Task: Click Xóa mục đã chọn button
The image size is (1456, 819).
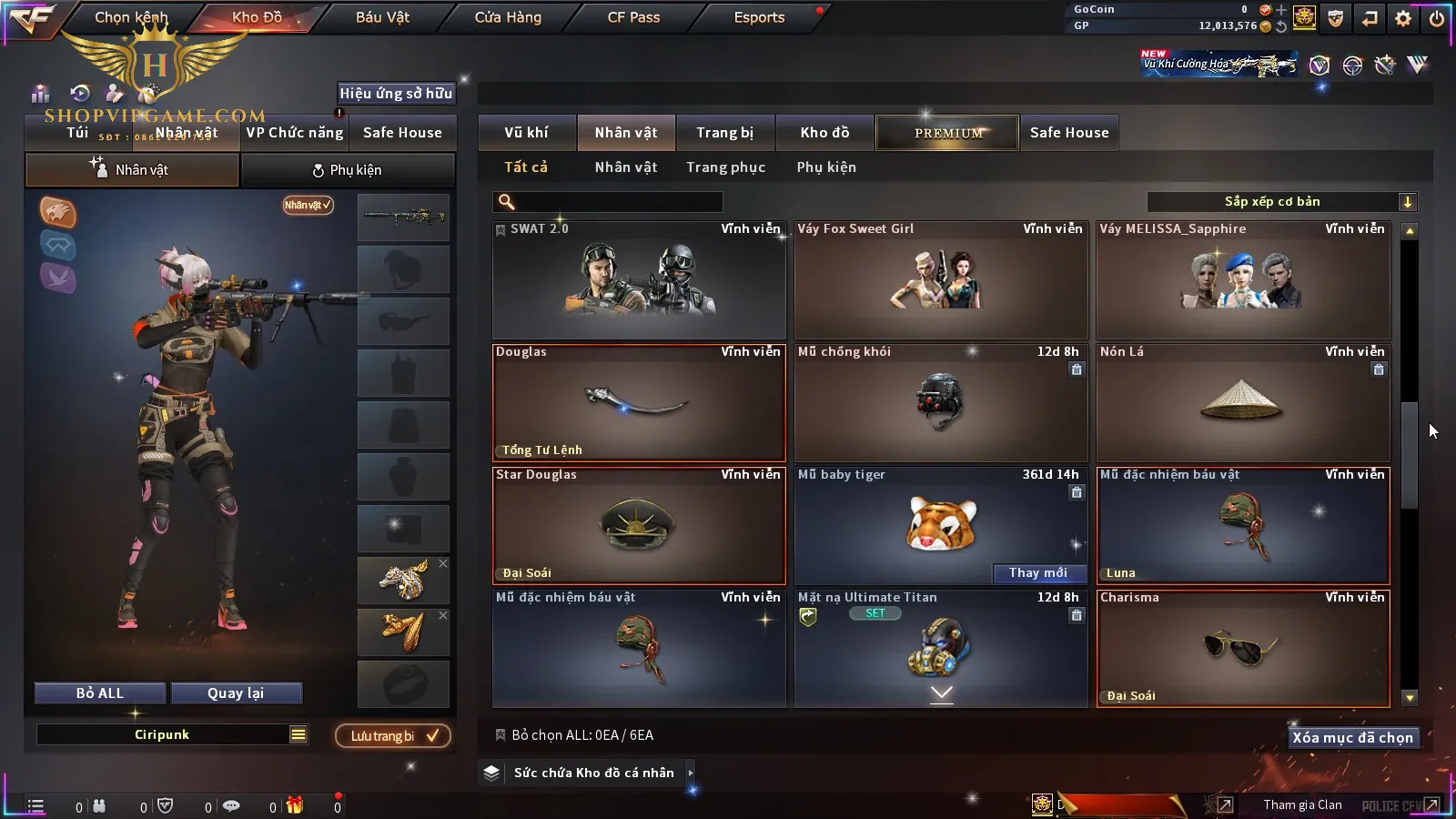Action: 1352,737
